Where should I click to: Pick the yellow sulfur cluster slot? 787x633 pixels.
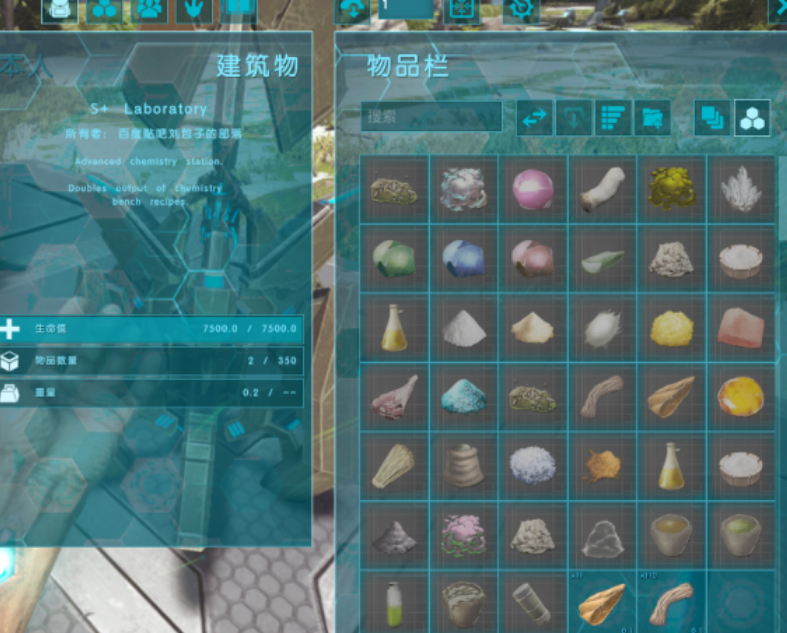pos(671,188)
